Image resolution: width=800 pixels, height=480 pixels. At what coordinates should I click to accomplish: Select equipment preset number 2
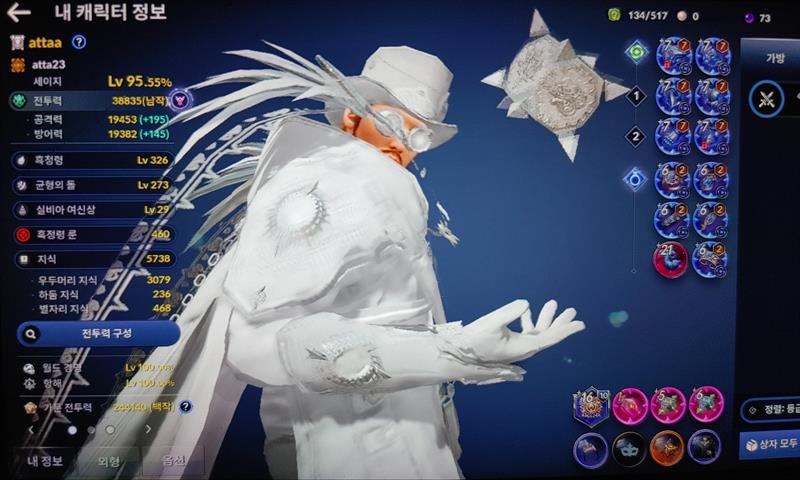634,136
